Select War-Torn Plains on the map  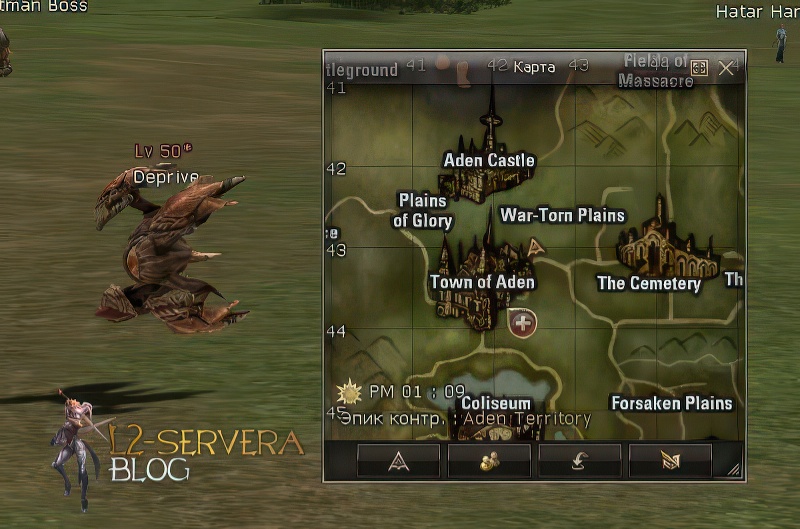(x=562, y=215)
